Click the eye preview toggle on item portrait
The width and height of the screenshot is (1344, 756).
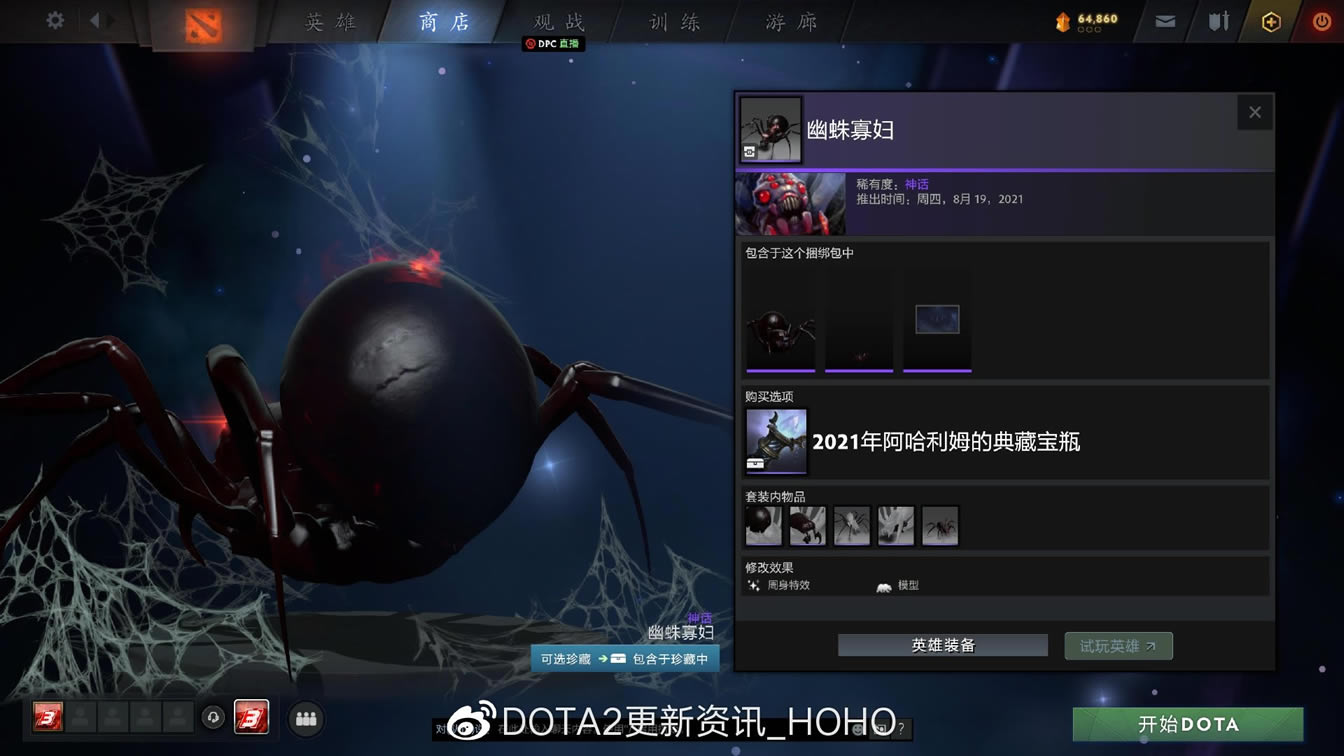click(x=749, y=149)
